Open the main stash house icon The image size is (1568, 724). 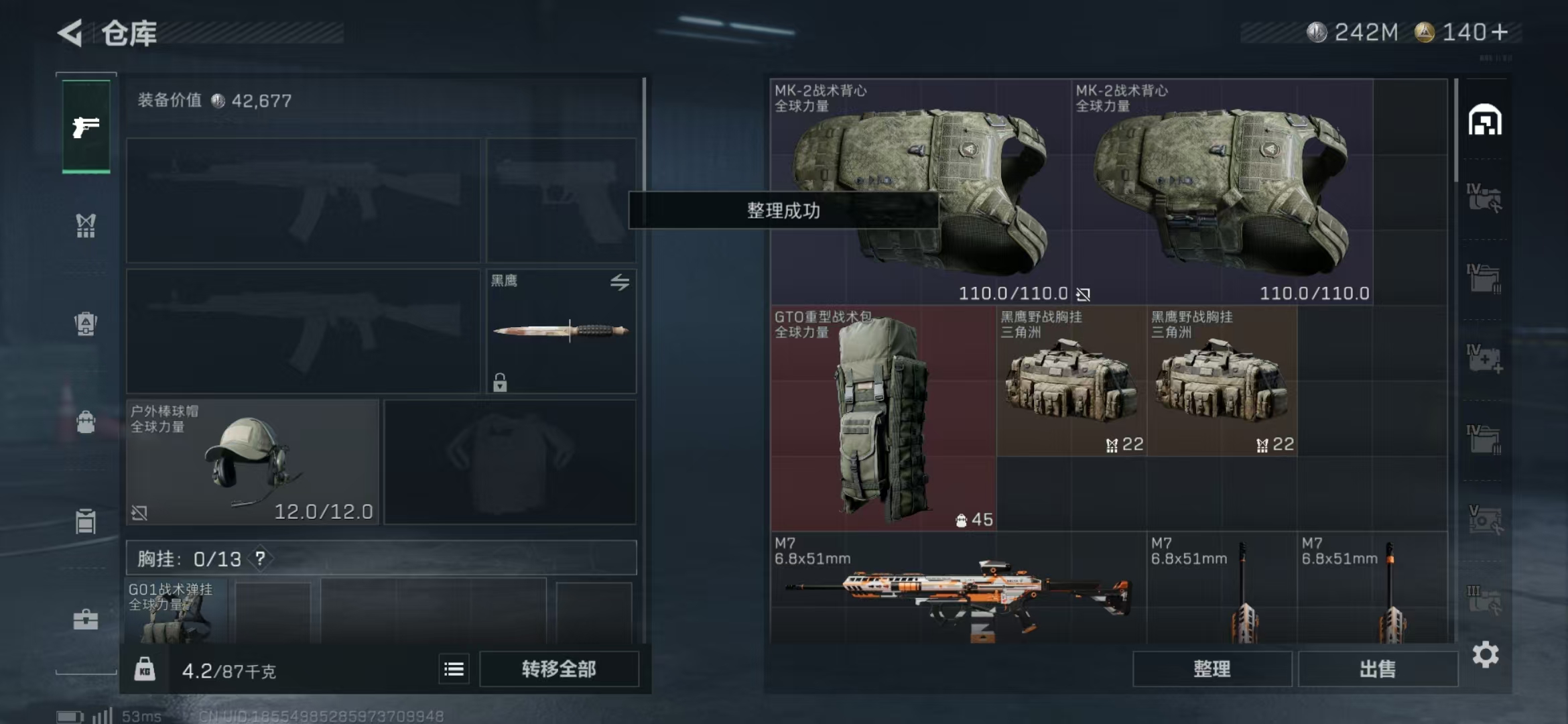click(x=1484, y=121)
